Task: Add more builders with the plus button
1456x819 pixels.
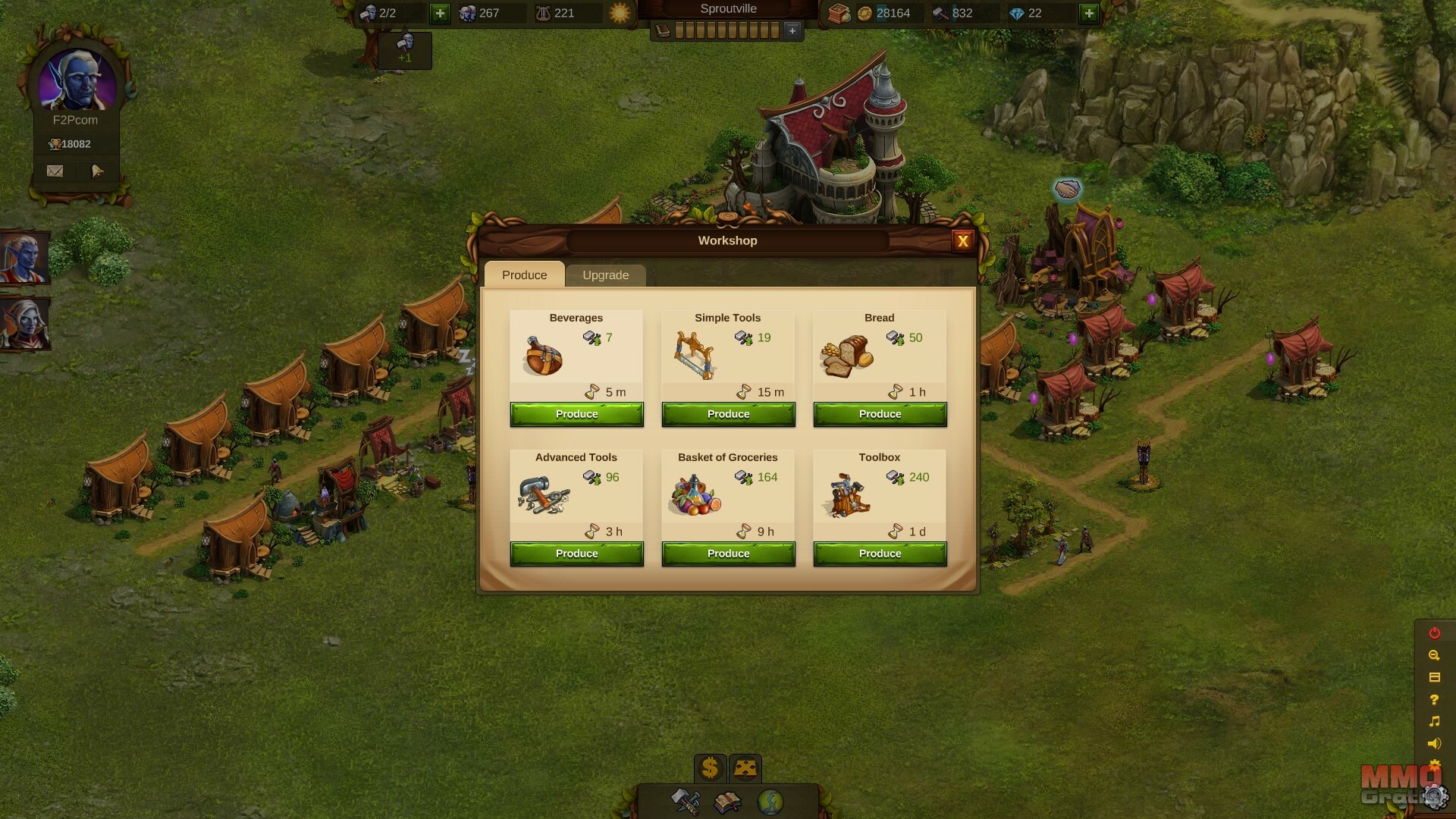Action: pyautogui.click(x=440, y=13)
